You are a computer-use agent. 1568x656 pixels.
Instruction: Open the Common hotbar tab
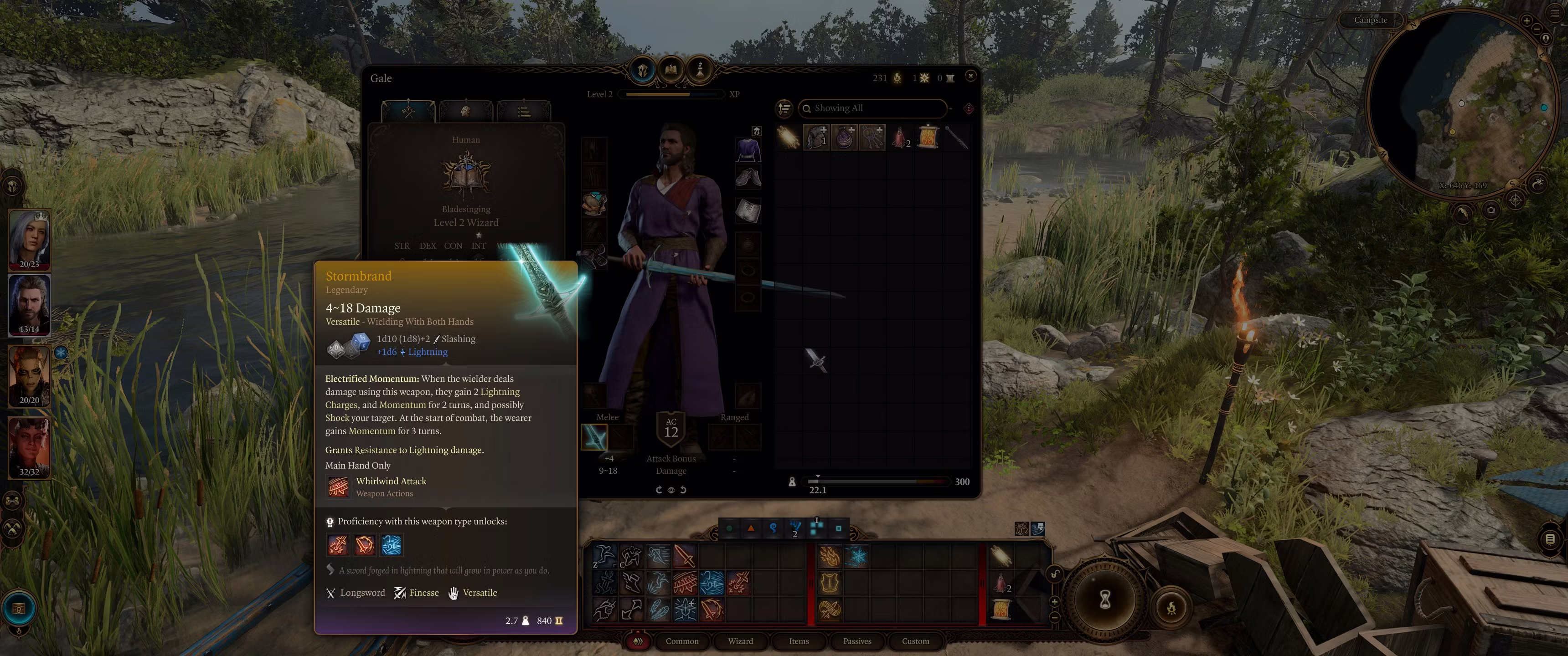coord(682,641)
